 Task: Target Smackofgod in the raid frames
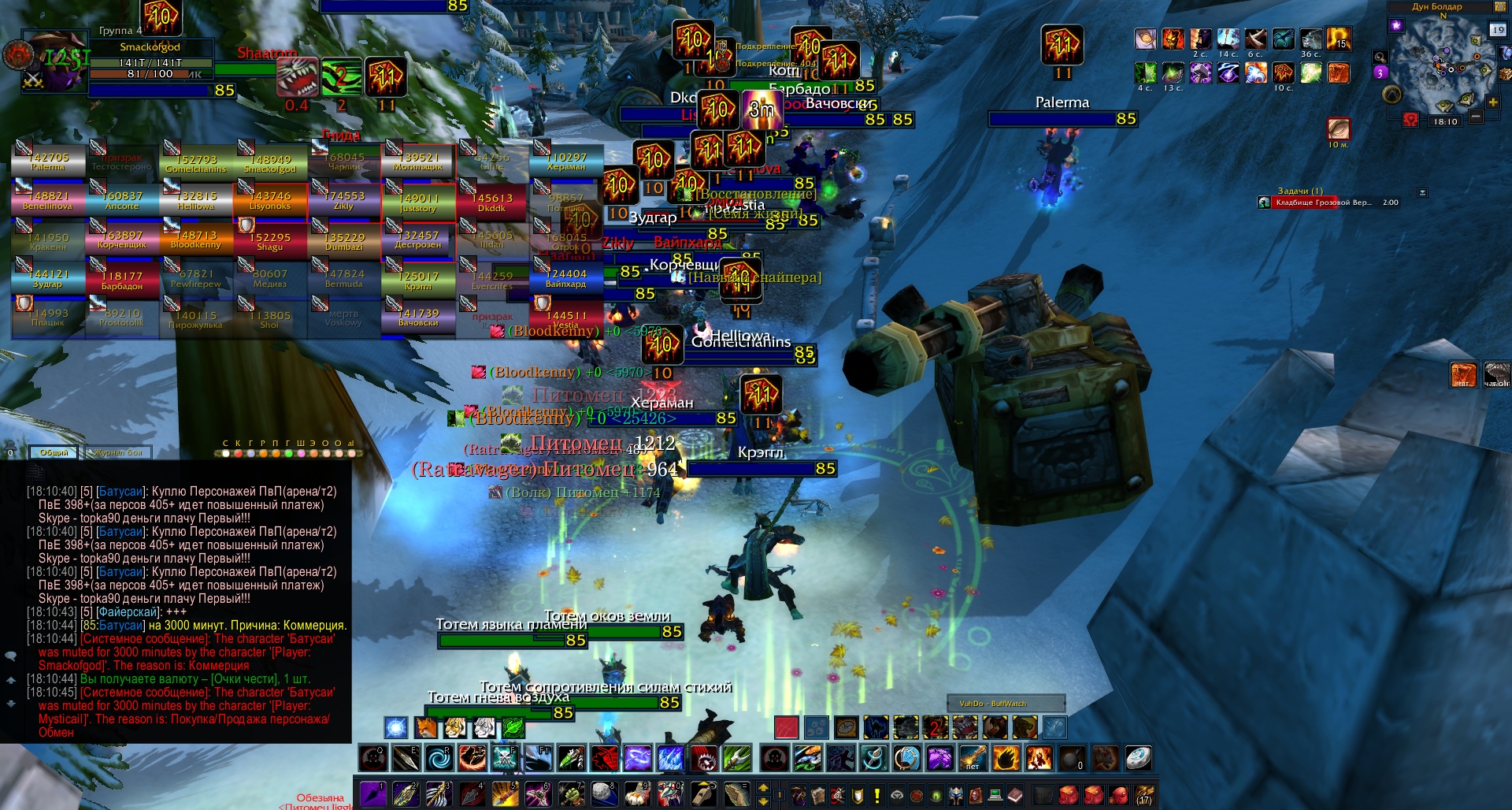[x=270, y=163]
